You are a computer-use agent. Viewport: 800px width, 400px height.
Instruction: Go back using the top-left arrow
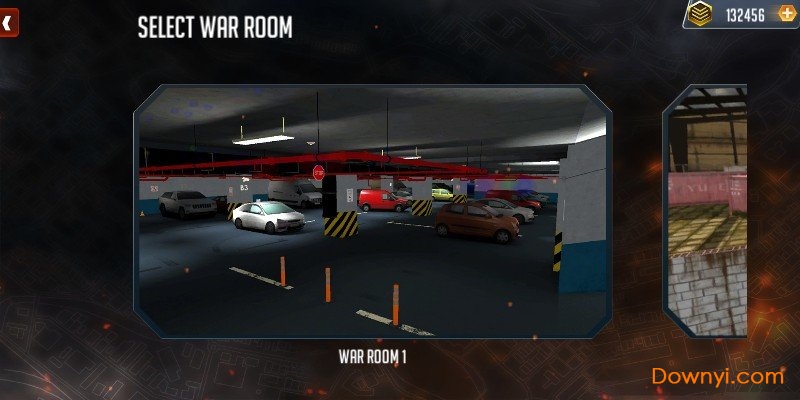(x=7, y=23)
